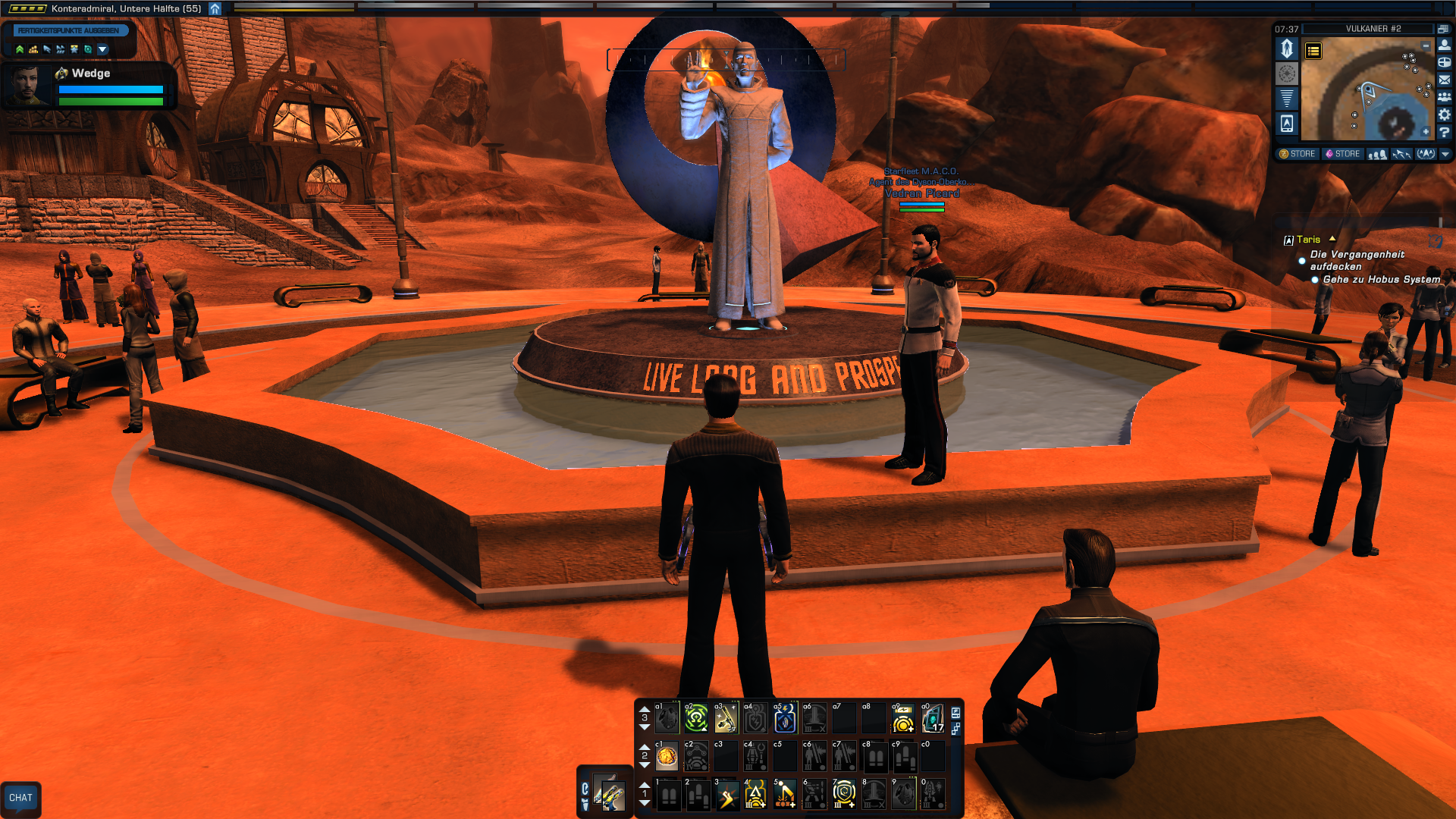Expand the dropdown arrow next to status icons
Screen dimensions: 1456x819
point(103,49)
